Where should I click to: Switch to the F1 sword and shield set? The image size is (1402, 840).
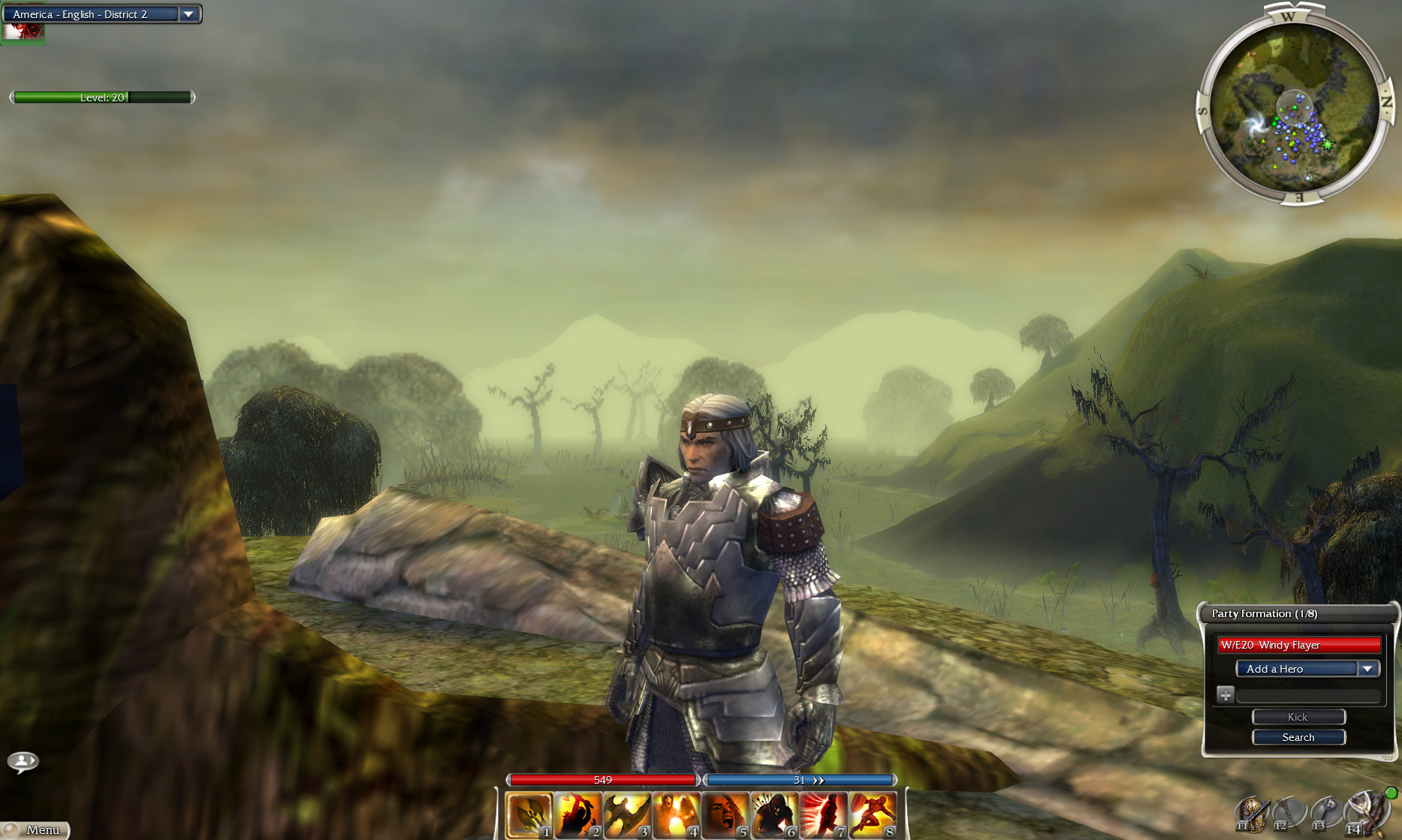[1252, 814]
